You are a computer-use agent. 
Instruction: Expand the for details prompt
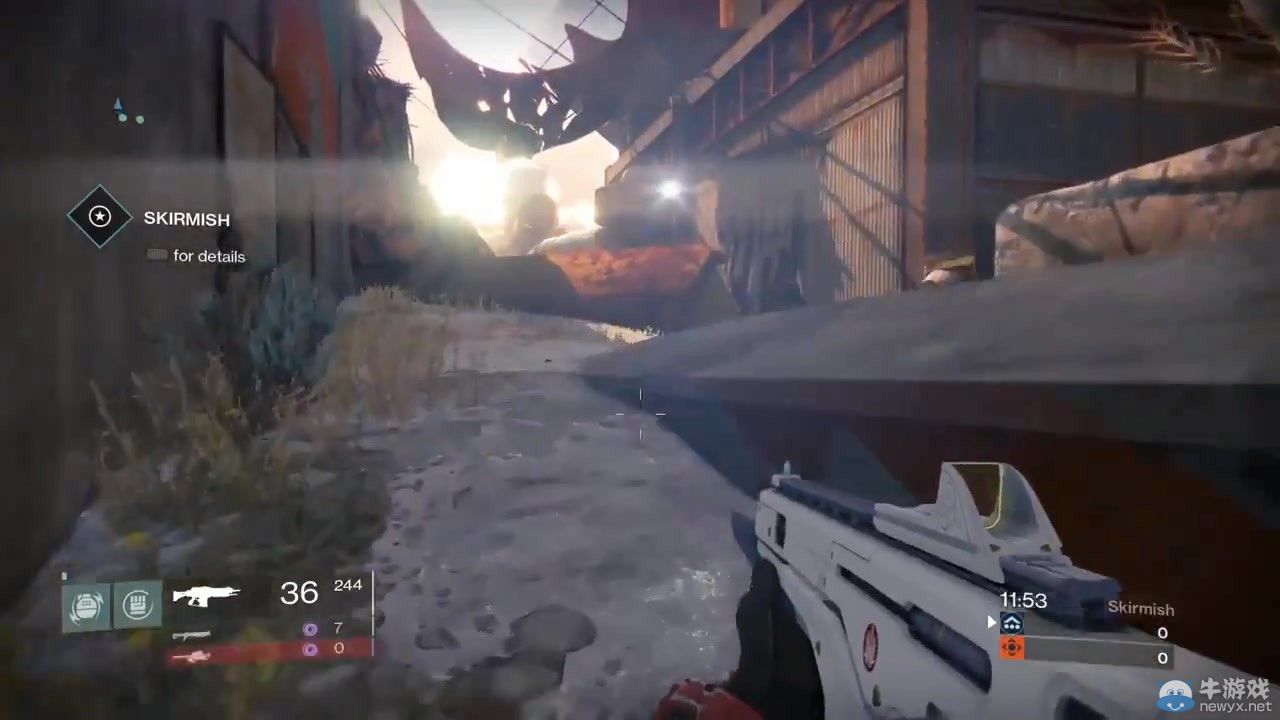[196, 256]
